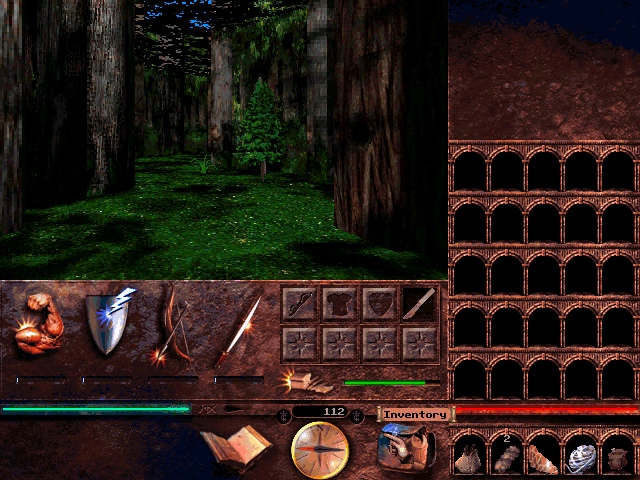Pick the stacked item marked 2
This screenshot has height=480, width=640.
point(507,456)
